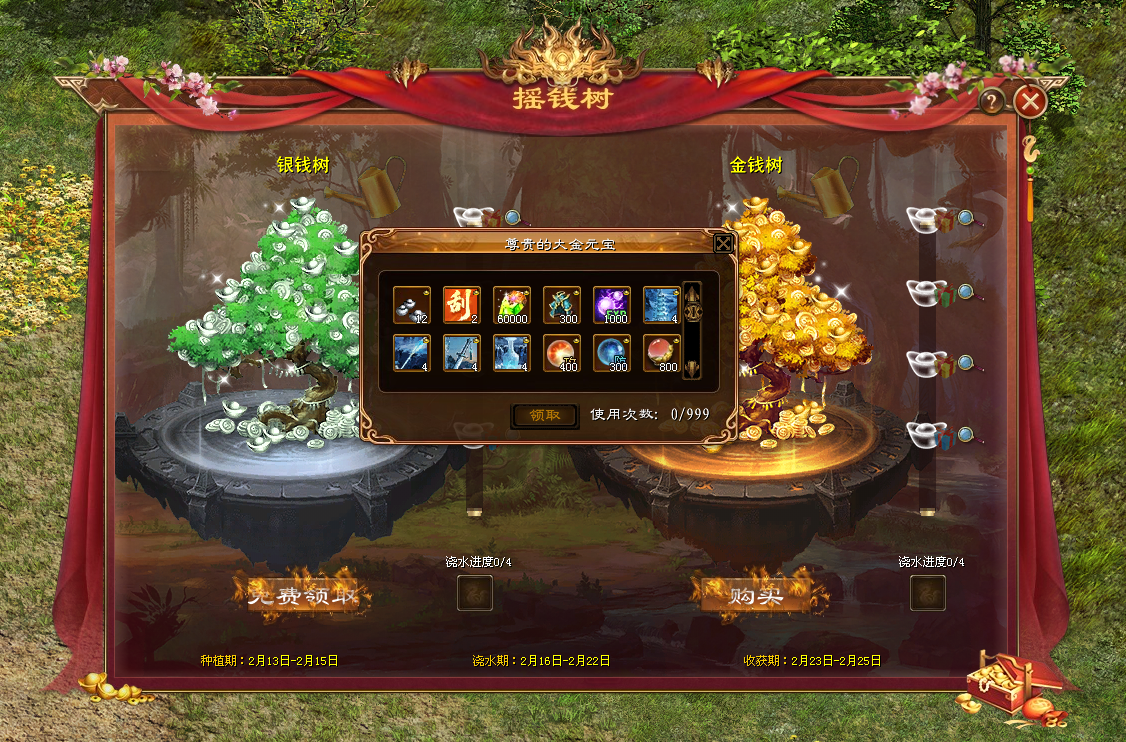Click the 购买 purchase button
The image size is (1126, 742).
pos(755,595)
